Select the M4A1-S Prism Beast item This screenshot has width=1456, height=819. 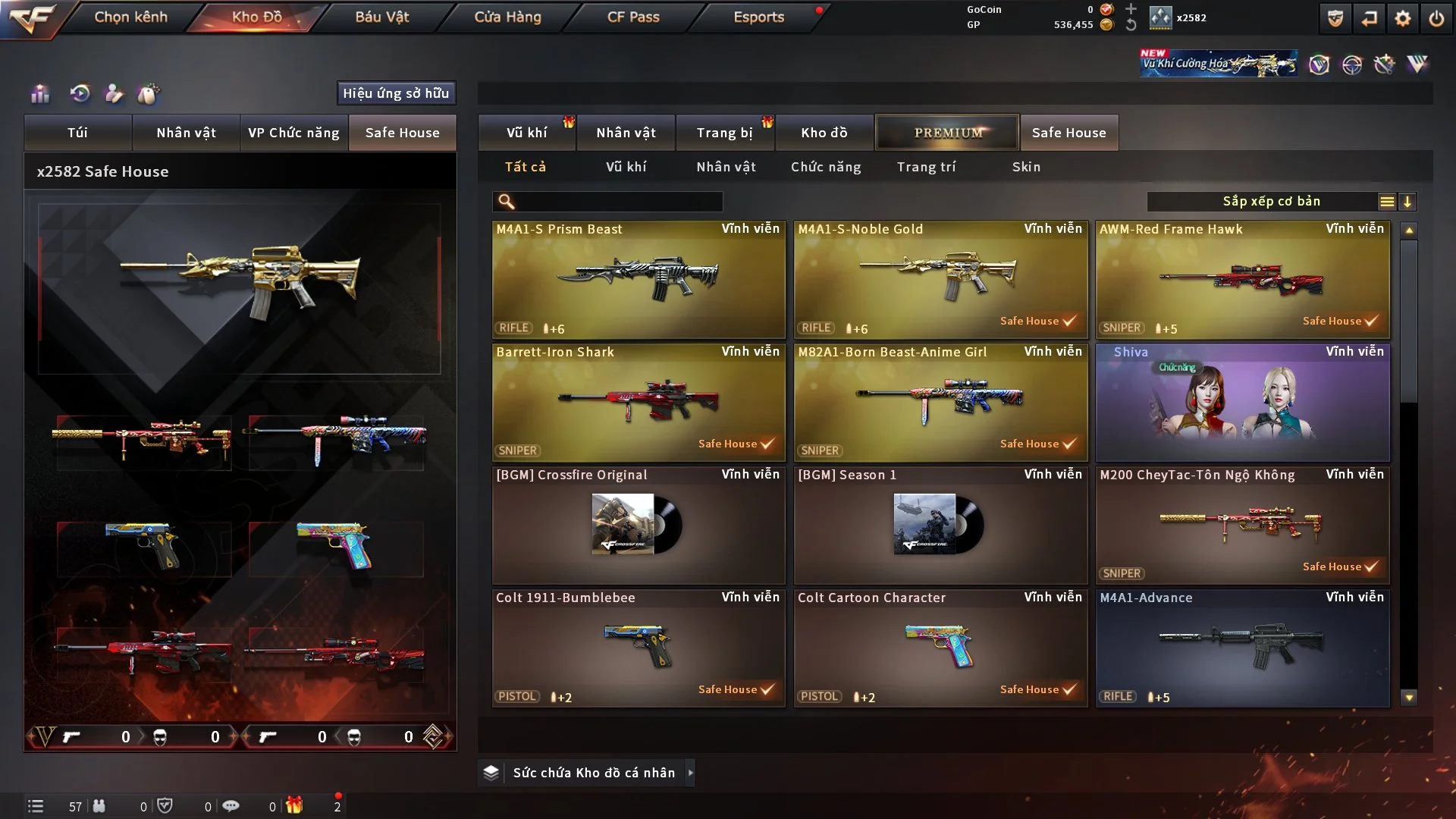[x=639, y=279]
